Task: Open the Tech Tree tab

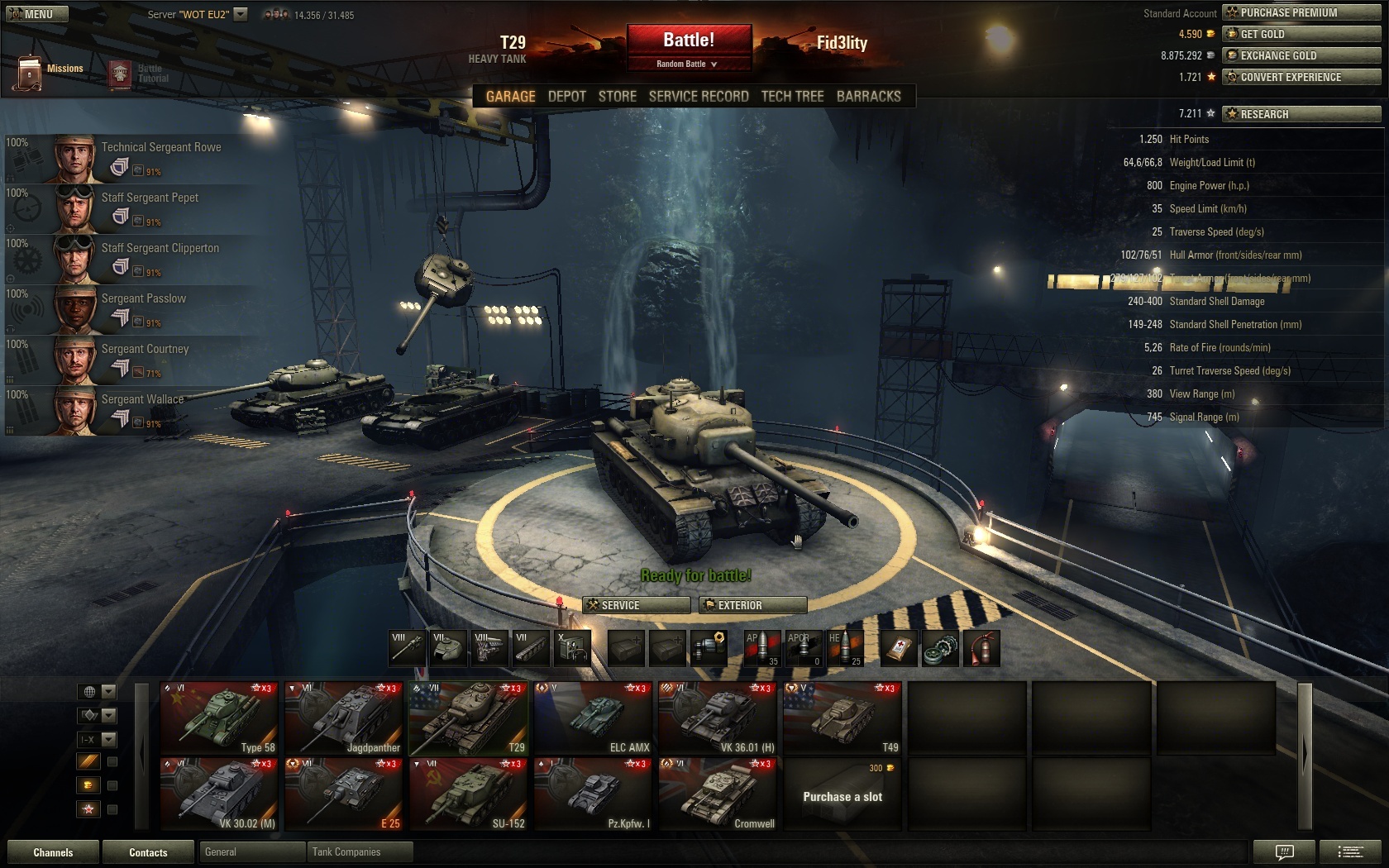Action: 792,96
